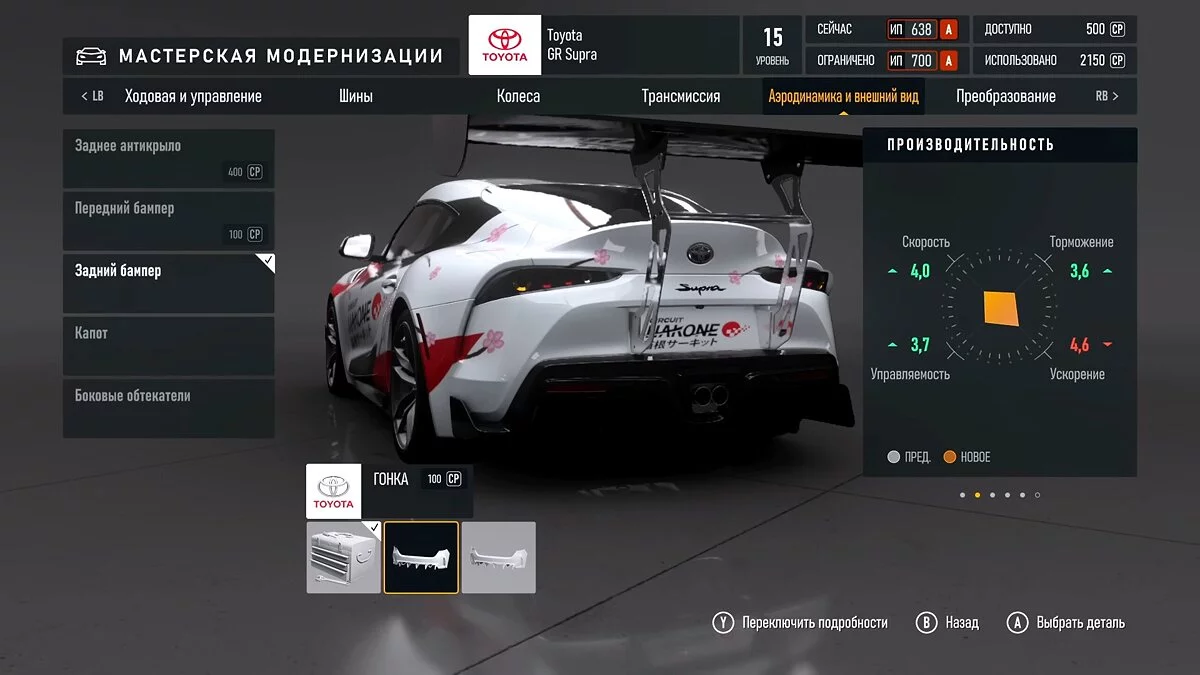Click the Toyota GR Supra car badge
Screen dimensions: 1200x675
[505, 45]
